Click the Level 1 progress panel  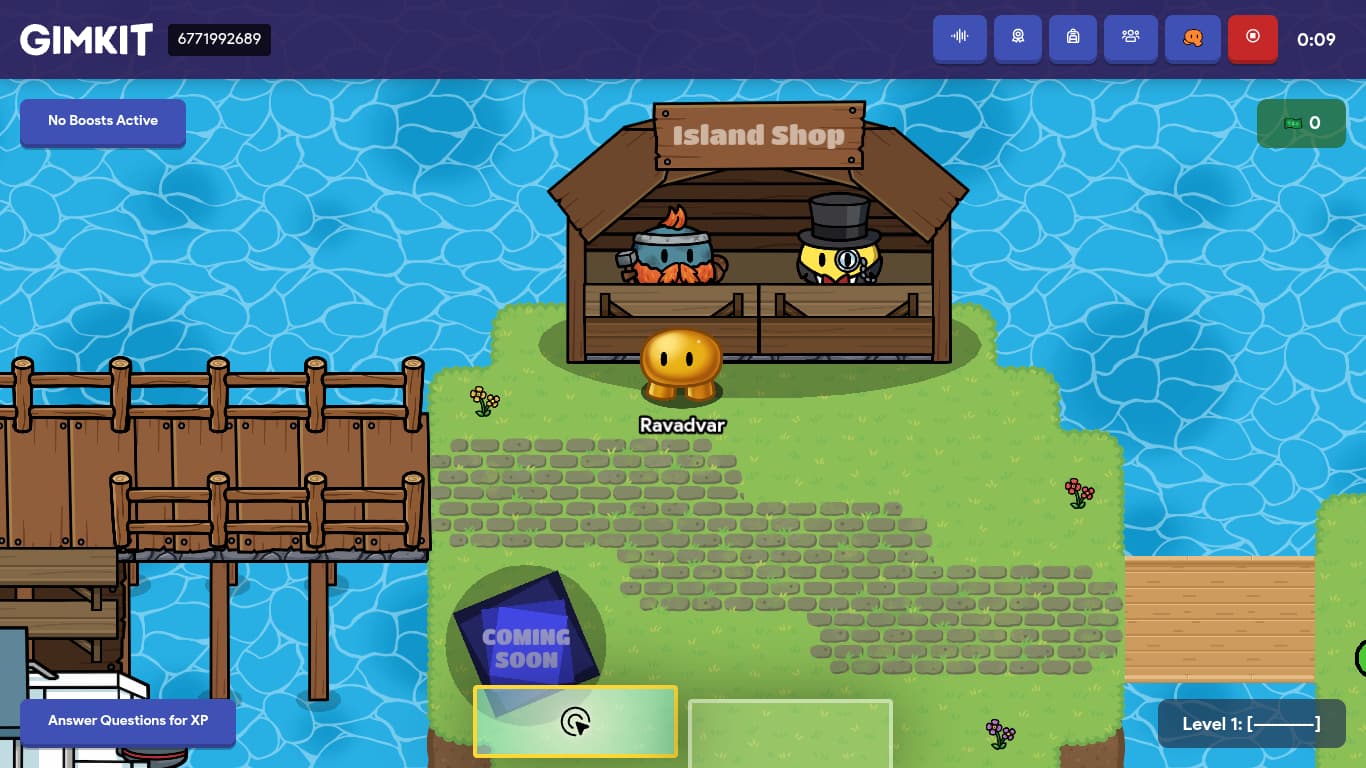[1251, 724]
